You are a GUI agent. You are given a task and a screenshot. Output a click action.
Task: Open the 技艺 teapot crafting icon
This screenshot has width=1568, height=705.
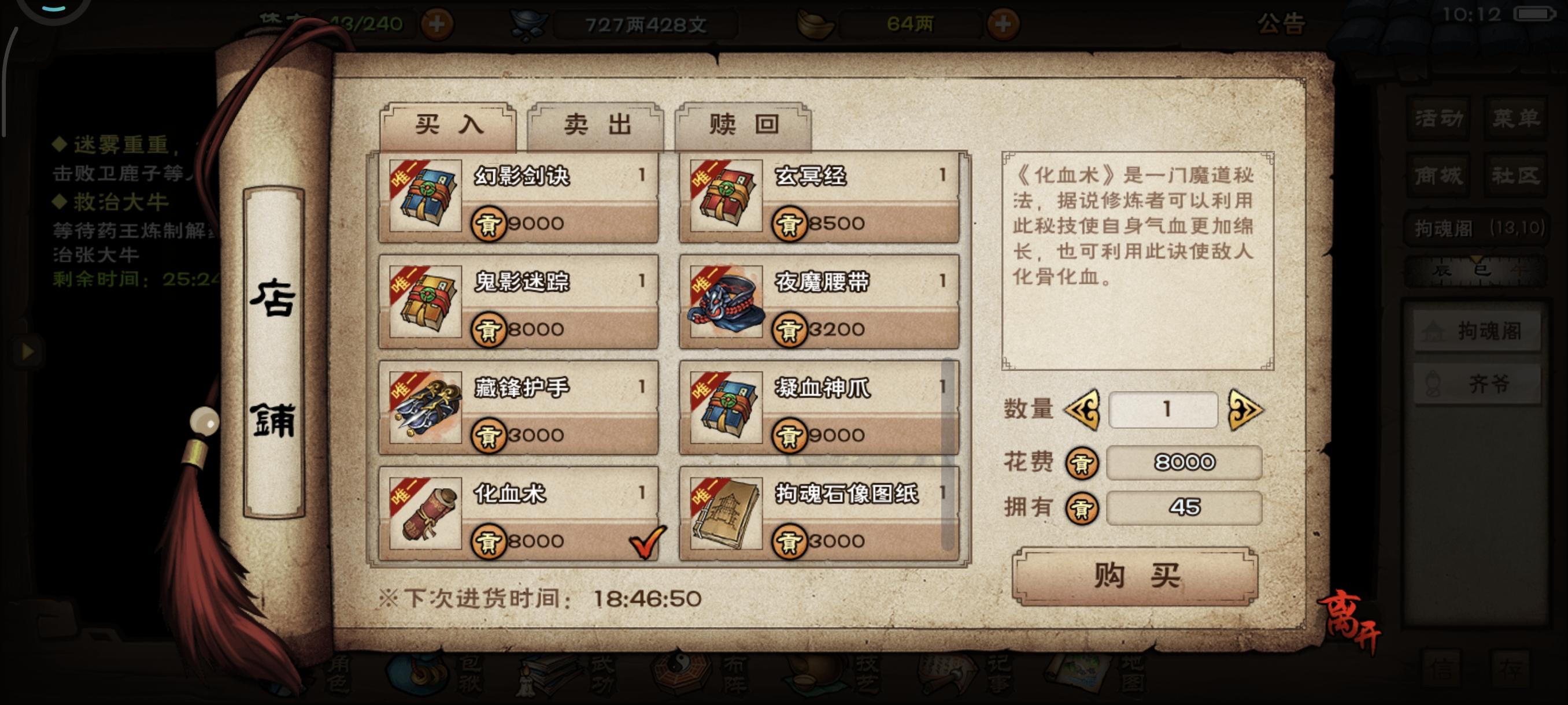816,675
